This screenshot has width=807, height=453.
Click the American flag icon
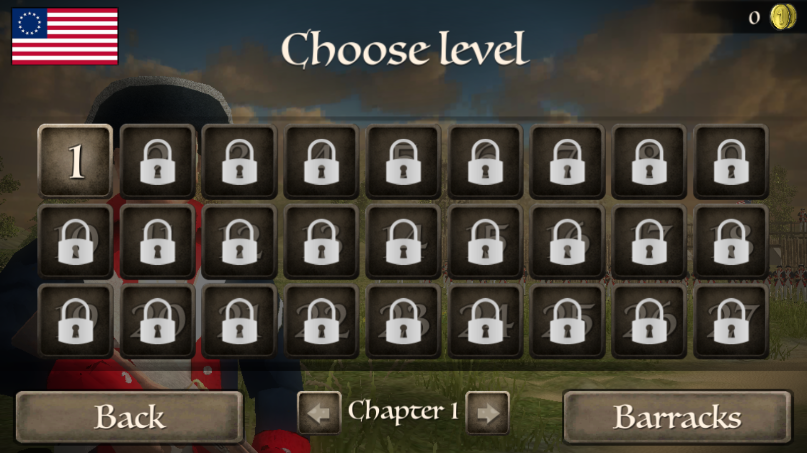pyautogui.click(x=65, y=36)
